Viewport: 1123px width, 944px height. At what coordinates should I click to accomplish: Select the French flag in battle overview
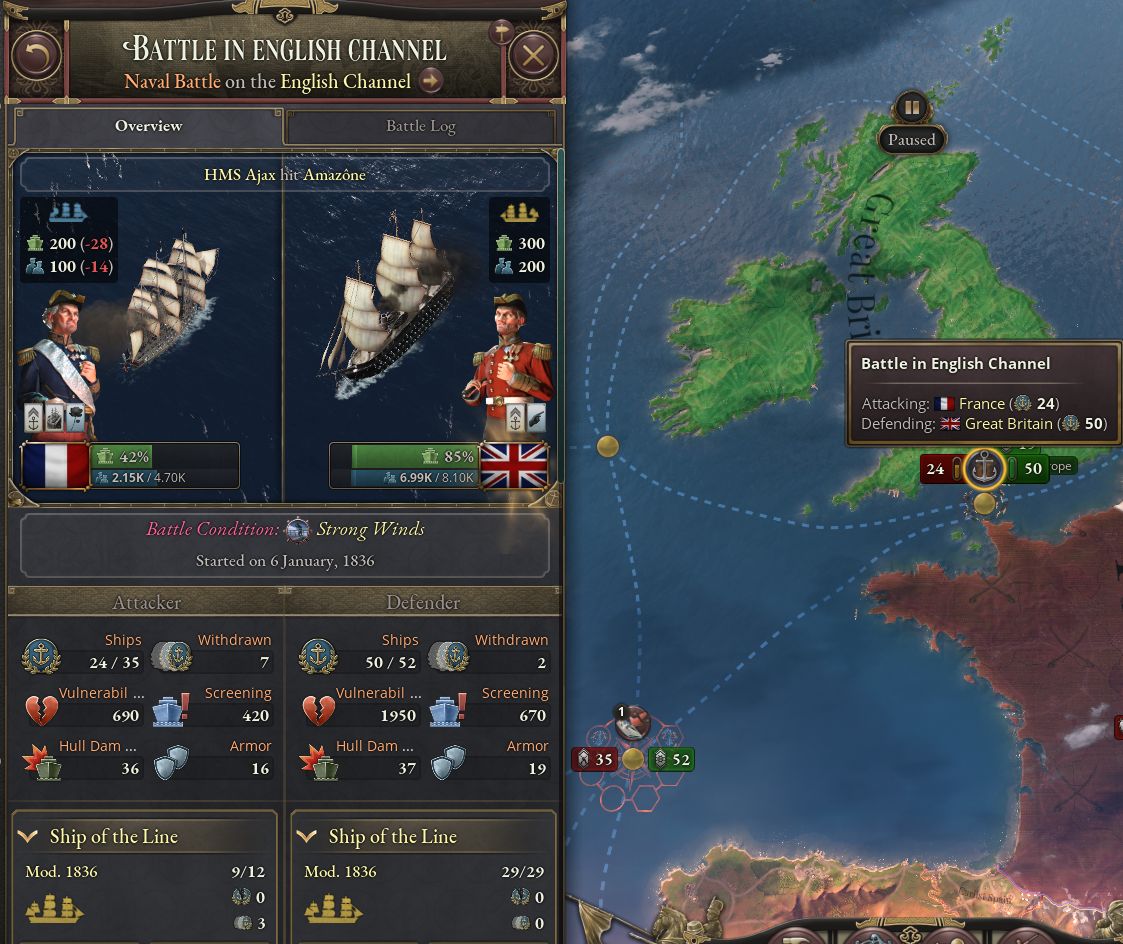tap(55, 467)
